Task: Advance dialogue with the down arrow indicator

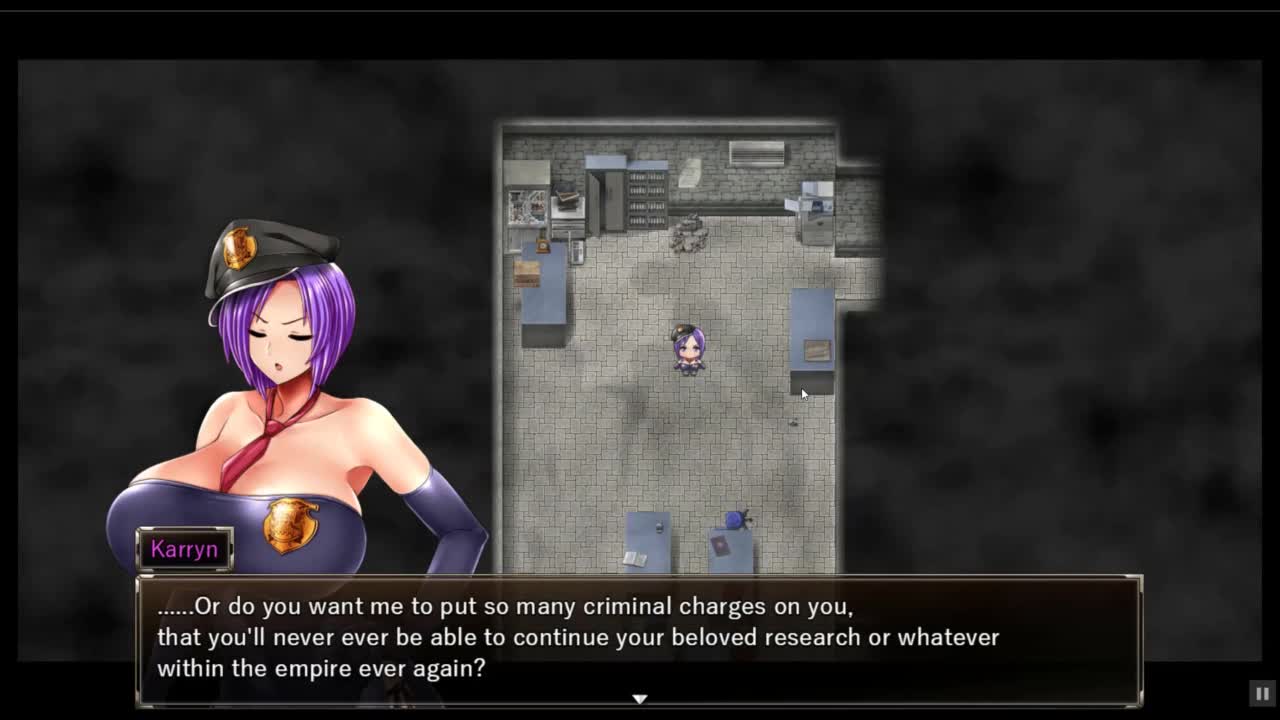Action: (640, 698)
